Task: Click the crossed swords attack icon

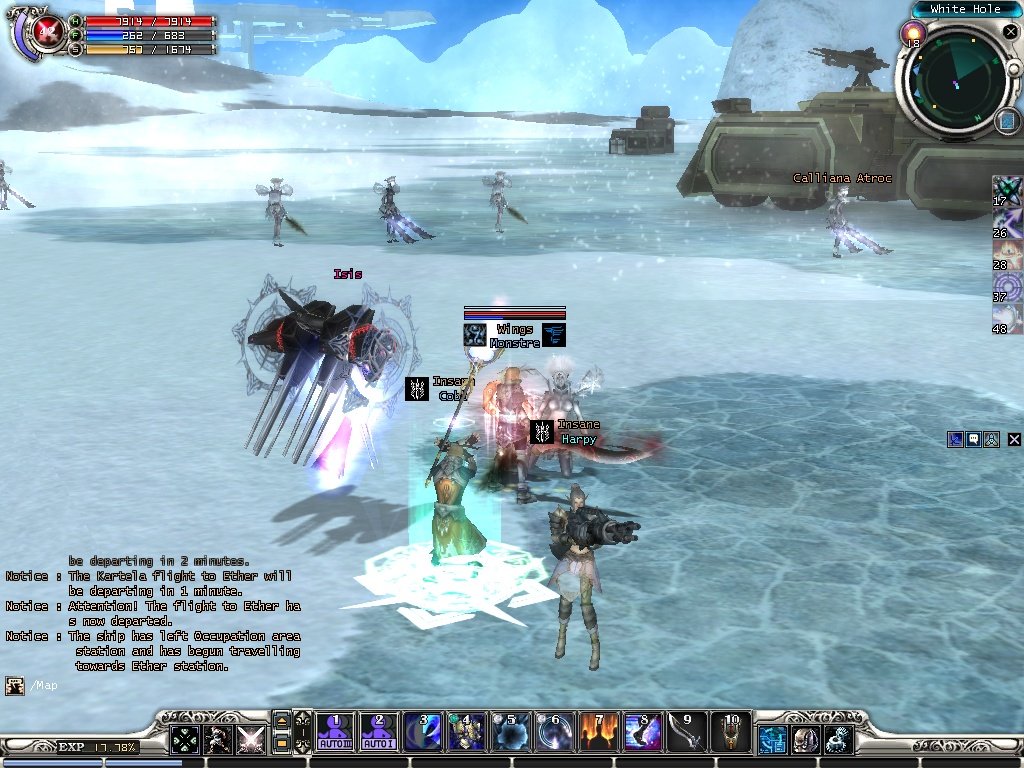Action: 250,739
